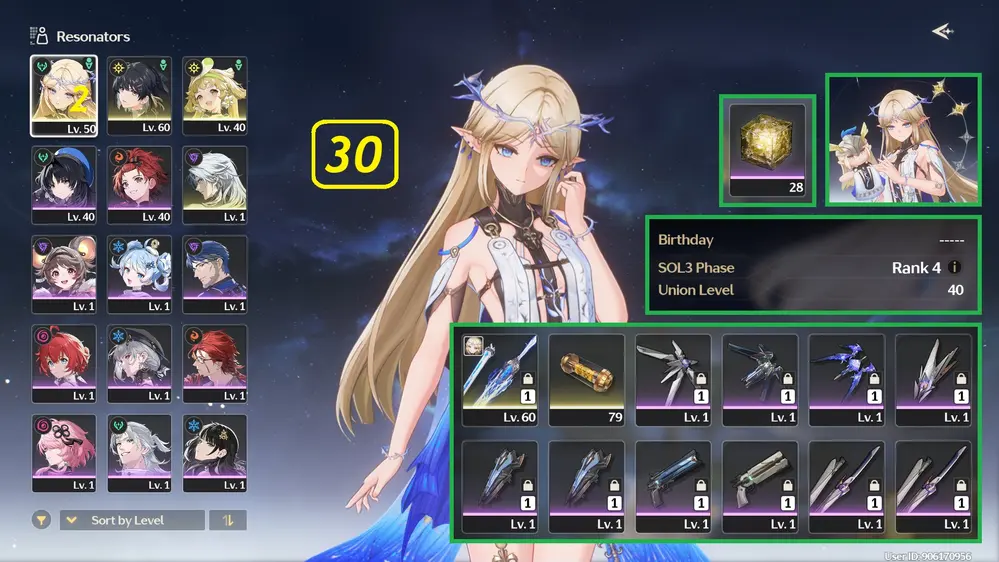
Task: Pick the resonator wearing a blue beret
Action: coord(64,185)
